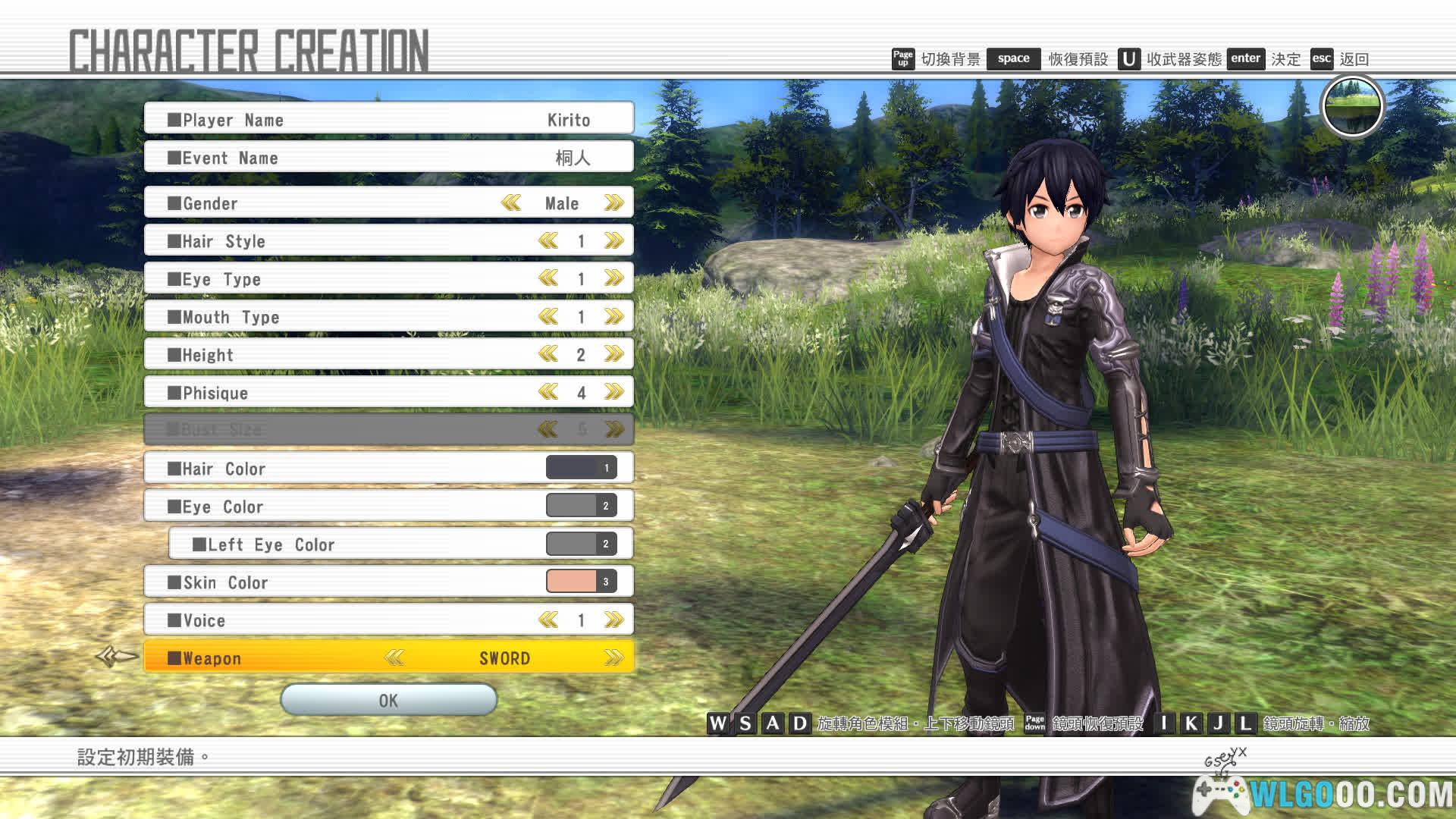Edit the Player Name field
Viewport: 1456px width, 819px height.
388,120
